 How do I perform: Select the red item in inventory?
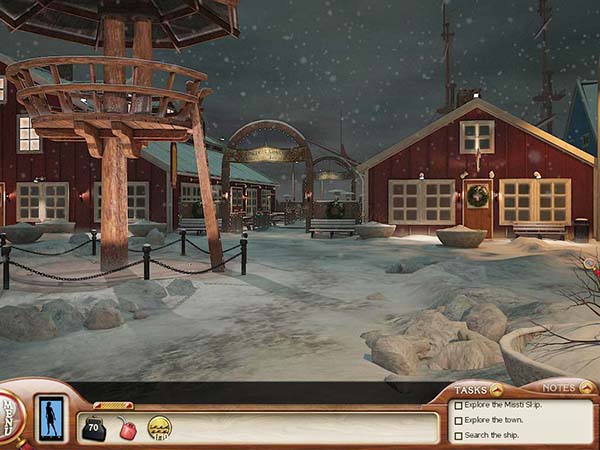[x=128, y=430]
